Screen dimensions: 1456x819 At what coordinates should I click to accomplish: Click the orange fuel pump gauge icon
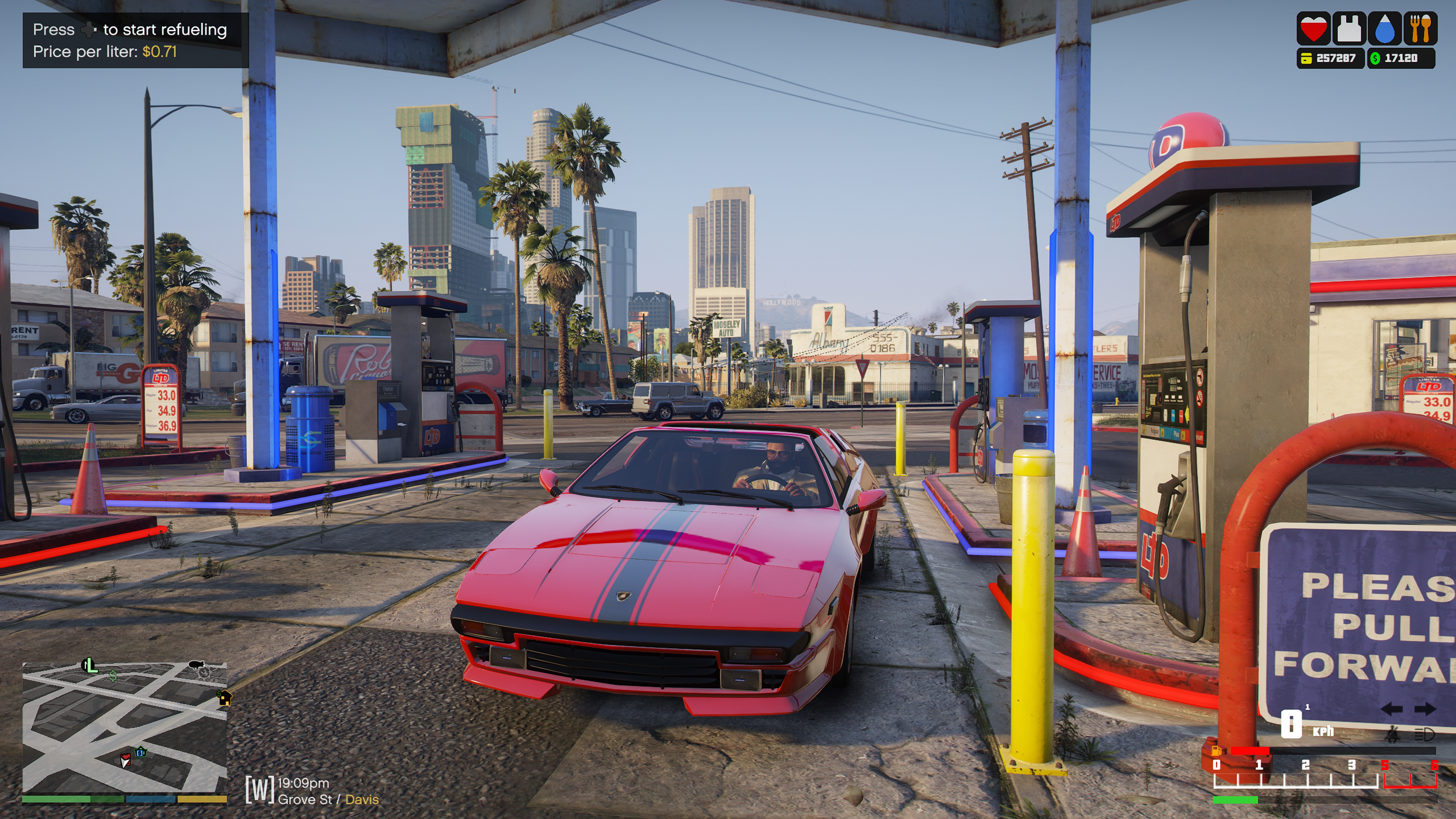coord(1216,750)
